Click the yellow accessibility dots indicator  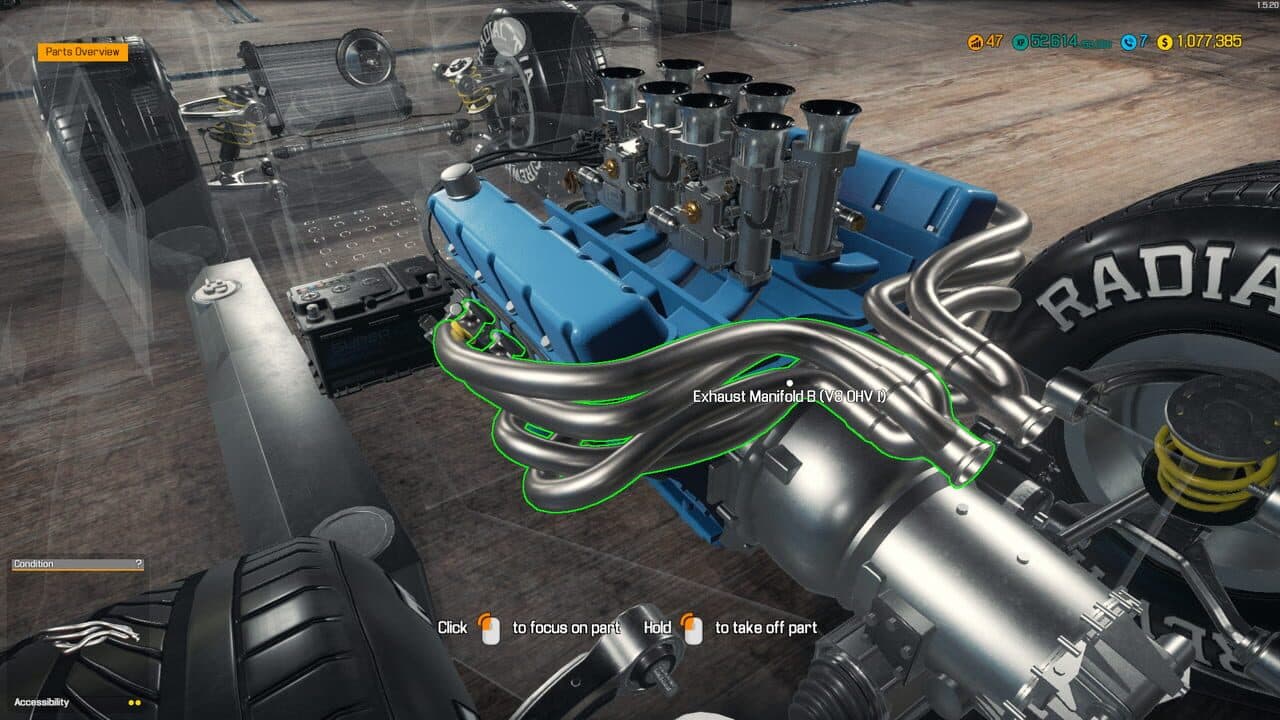pyautogui.click(x=134, y=703)
